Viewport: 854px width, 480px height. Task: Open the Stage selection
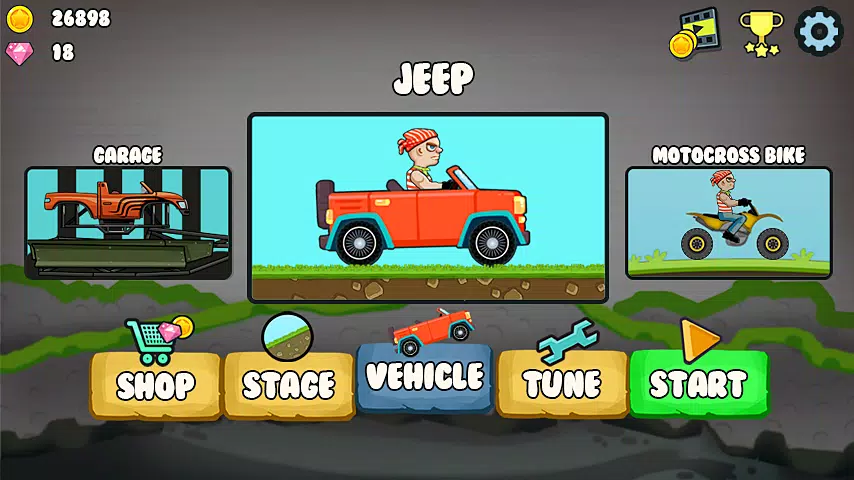(x=289, y=384)
